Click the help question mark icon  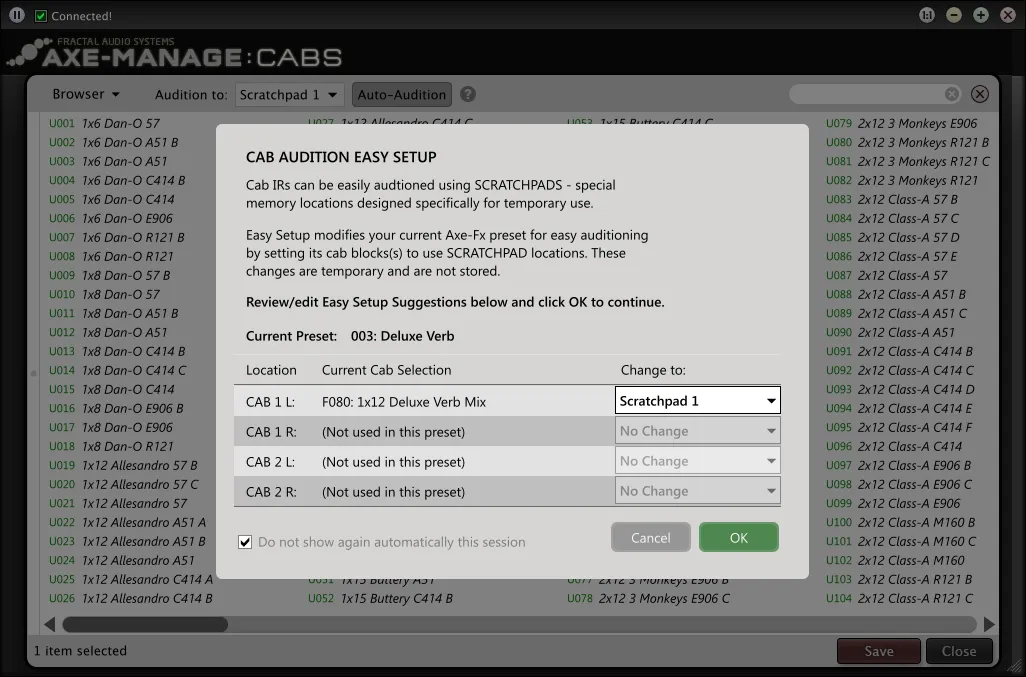[468, 95]
